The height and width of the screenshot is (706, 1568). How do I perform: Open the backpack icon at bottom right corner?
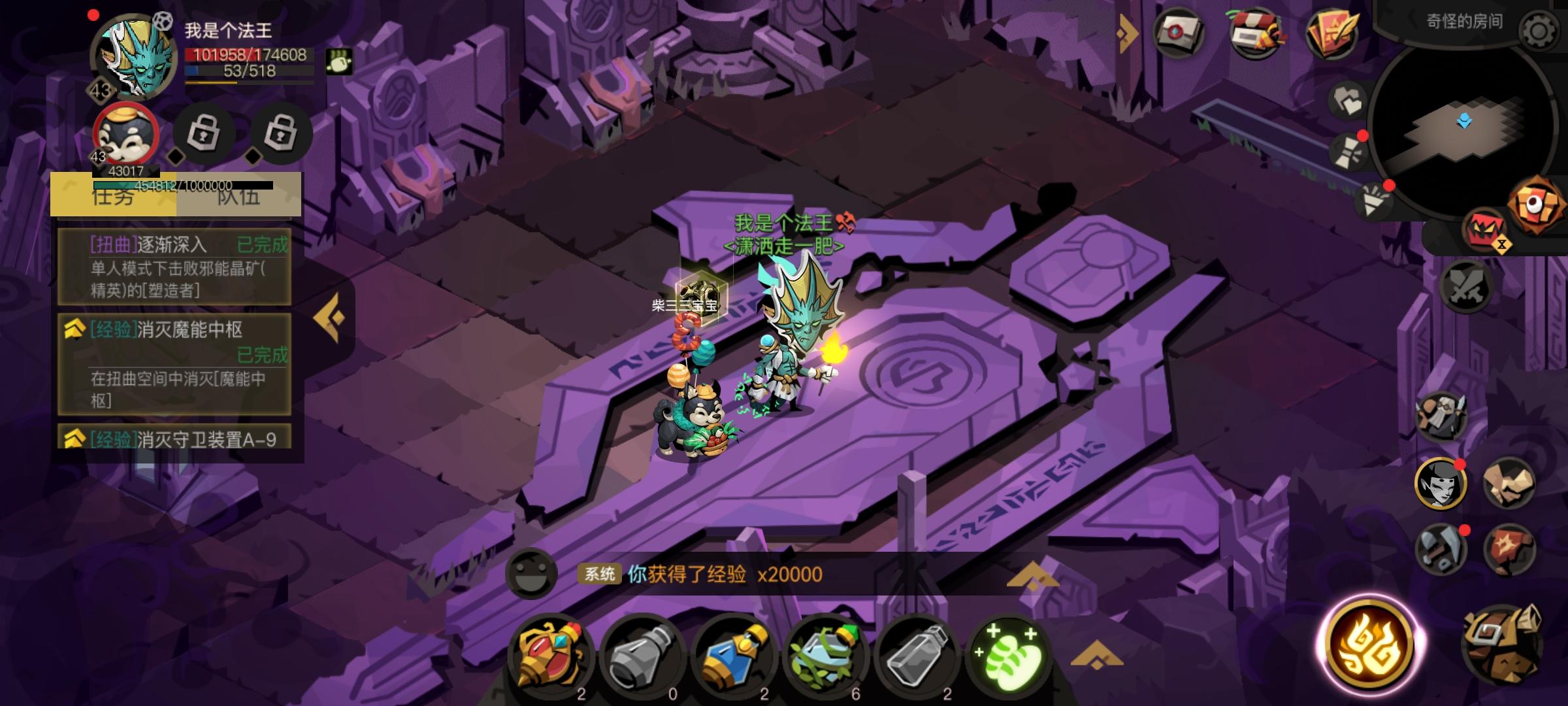[1503, 645]
